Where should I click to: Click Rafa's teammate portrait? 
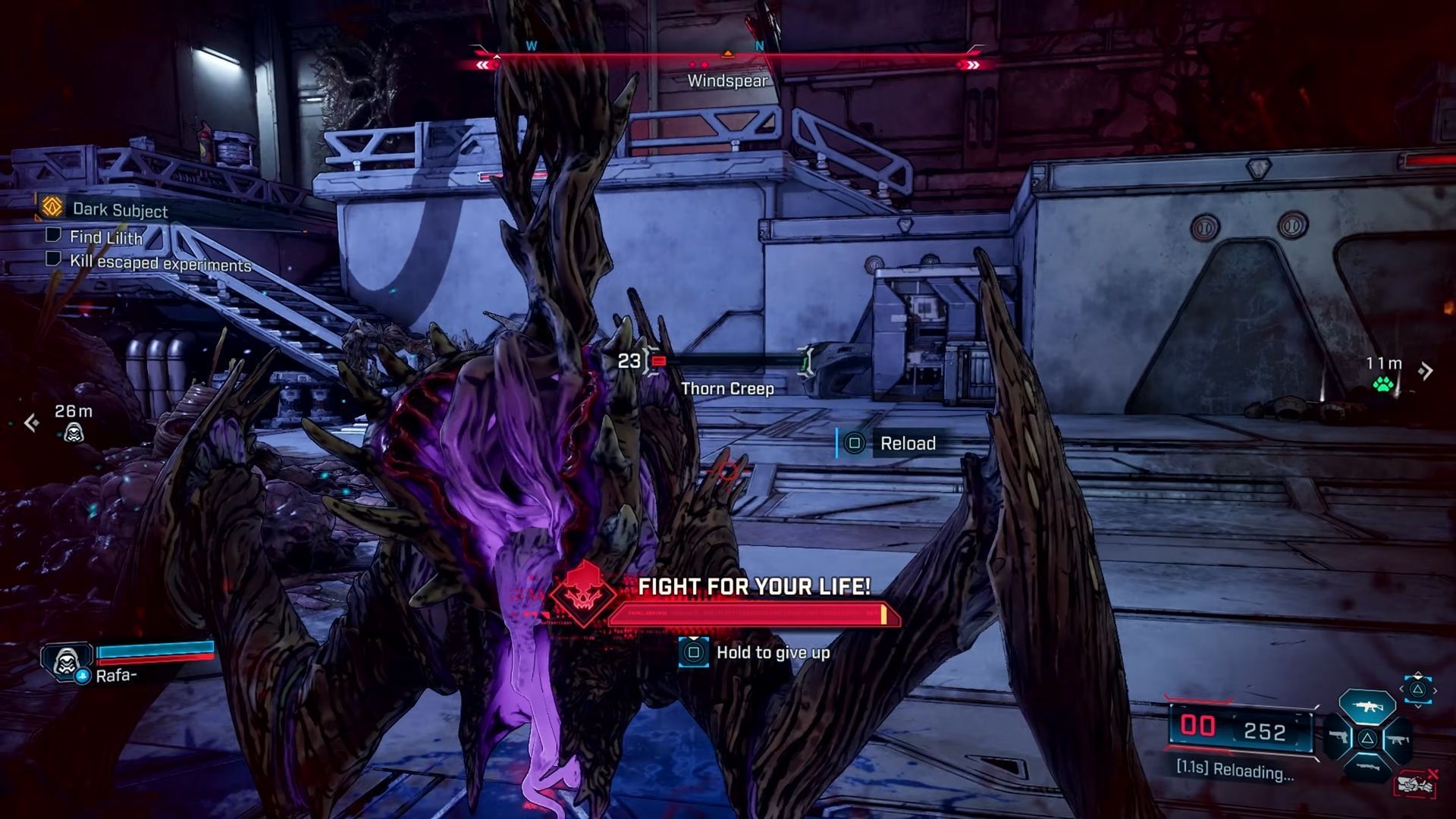[67, 661]
